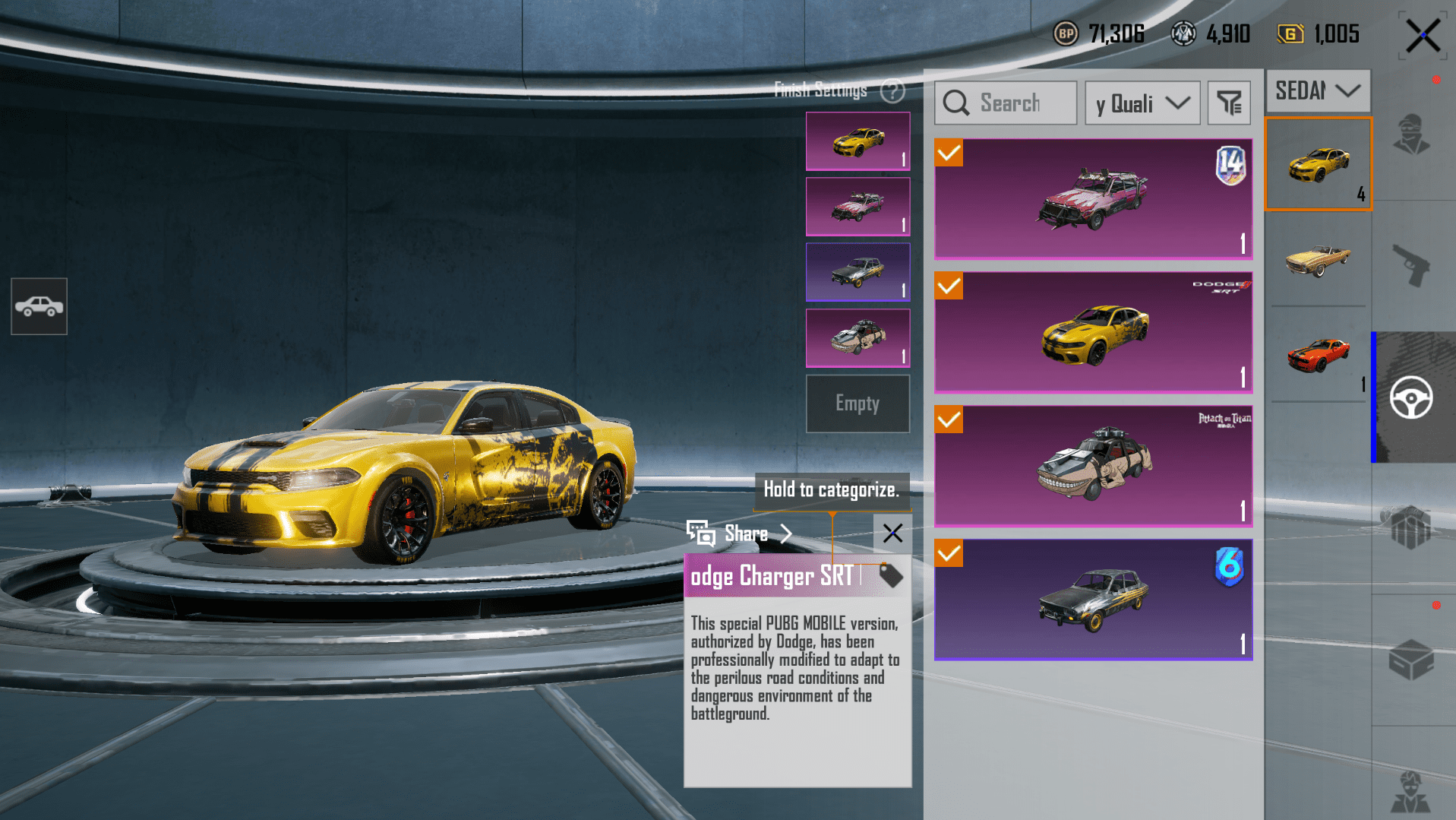Image resolution: width=1456 pixels, height=820 pixels.
Task: Close the vehicle inventory screen
Action: click(x=1422, y=36)
